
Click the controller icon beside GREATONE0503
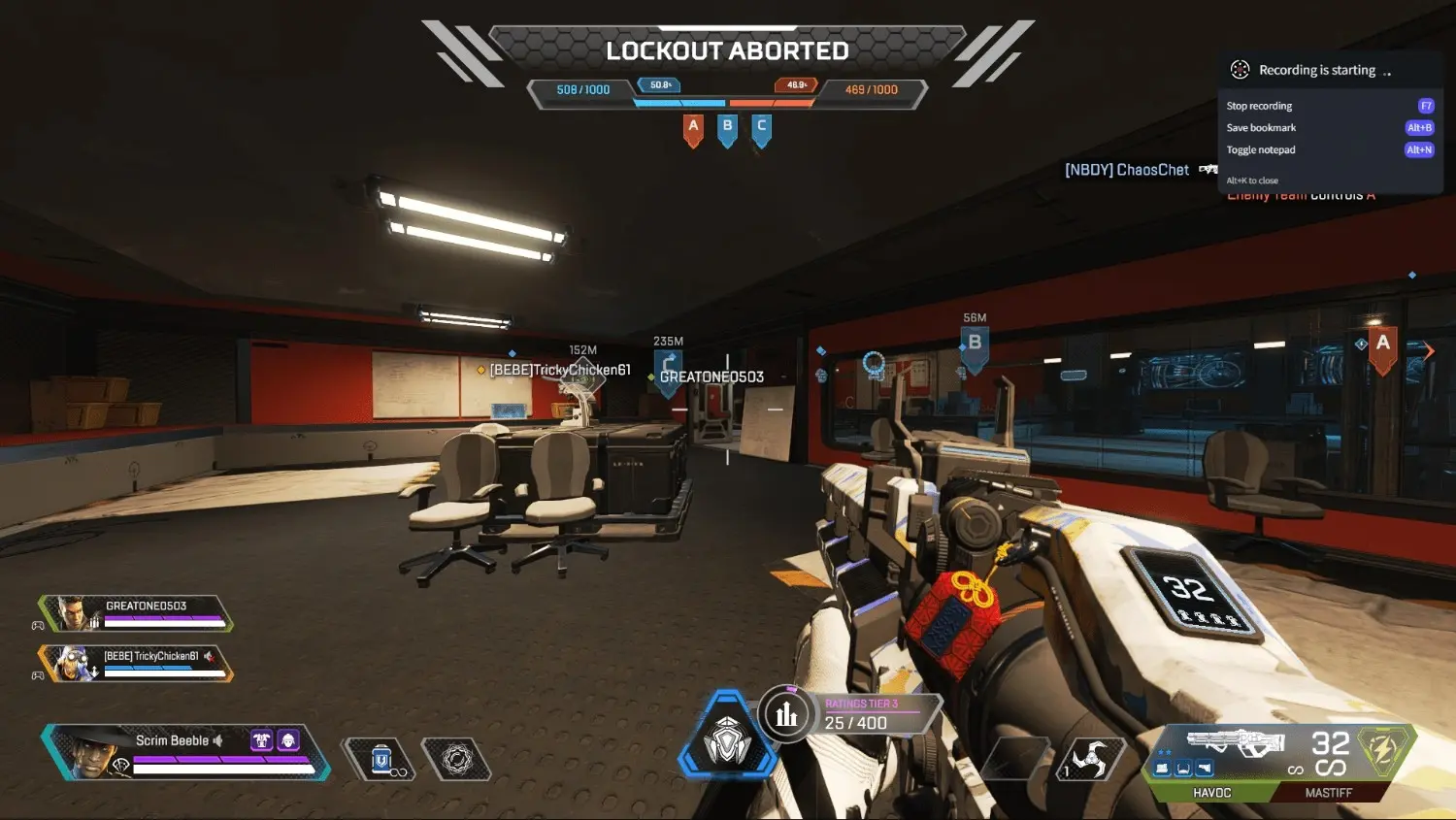[x=37, y=624]
